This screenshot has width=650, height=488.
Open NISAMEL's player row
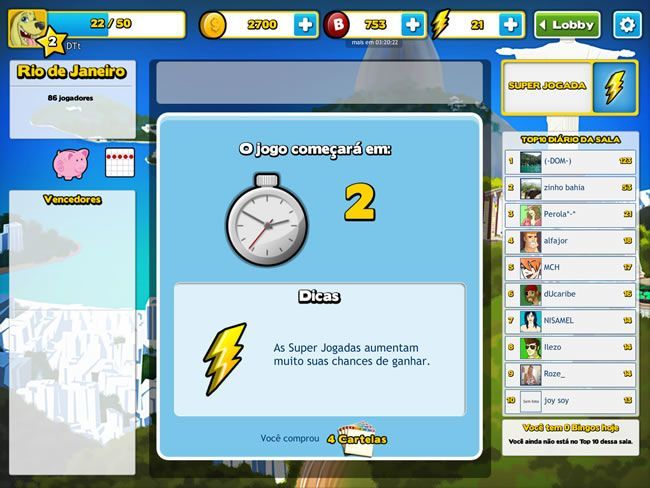[570, 321]
